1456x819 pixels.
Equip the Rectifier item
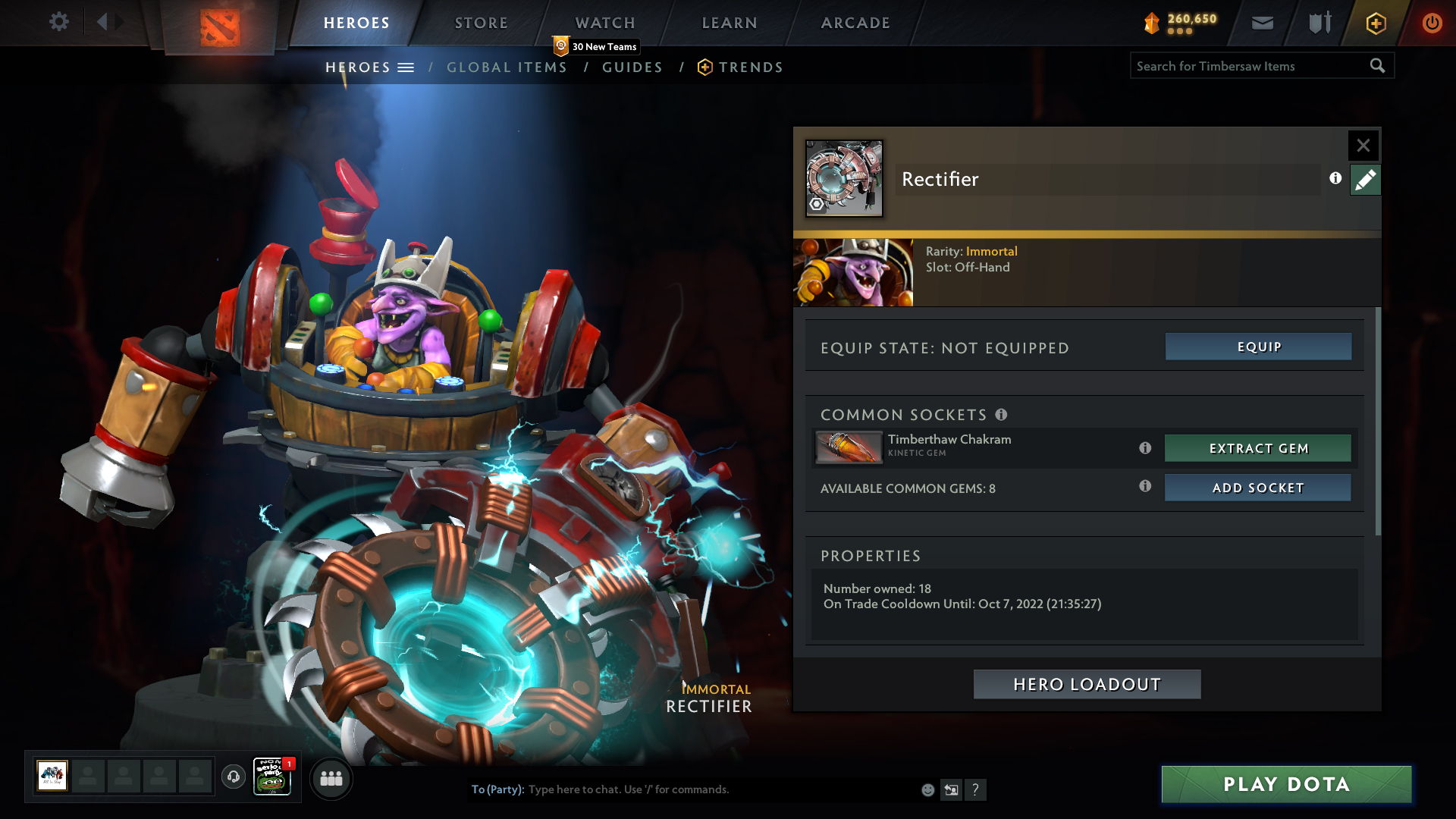point(1258,347)
